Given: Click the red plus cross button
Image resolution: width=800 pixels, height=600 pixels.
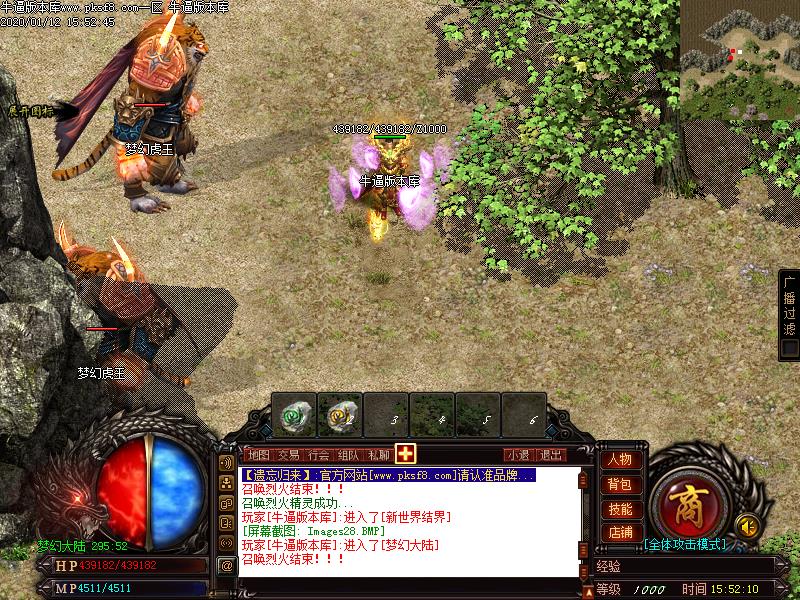Looking at the screenshot, I should (405, 453).
